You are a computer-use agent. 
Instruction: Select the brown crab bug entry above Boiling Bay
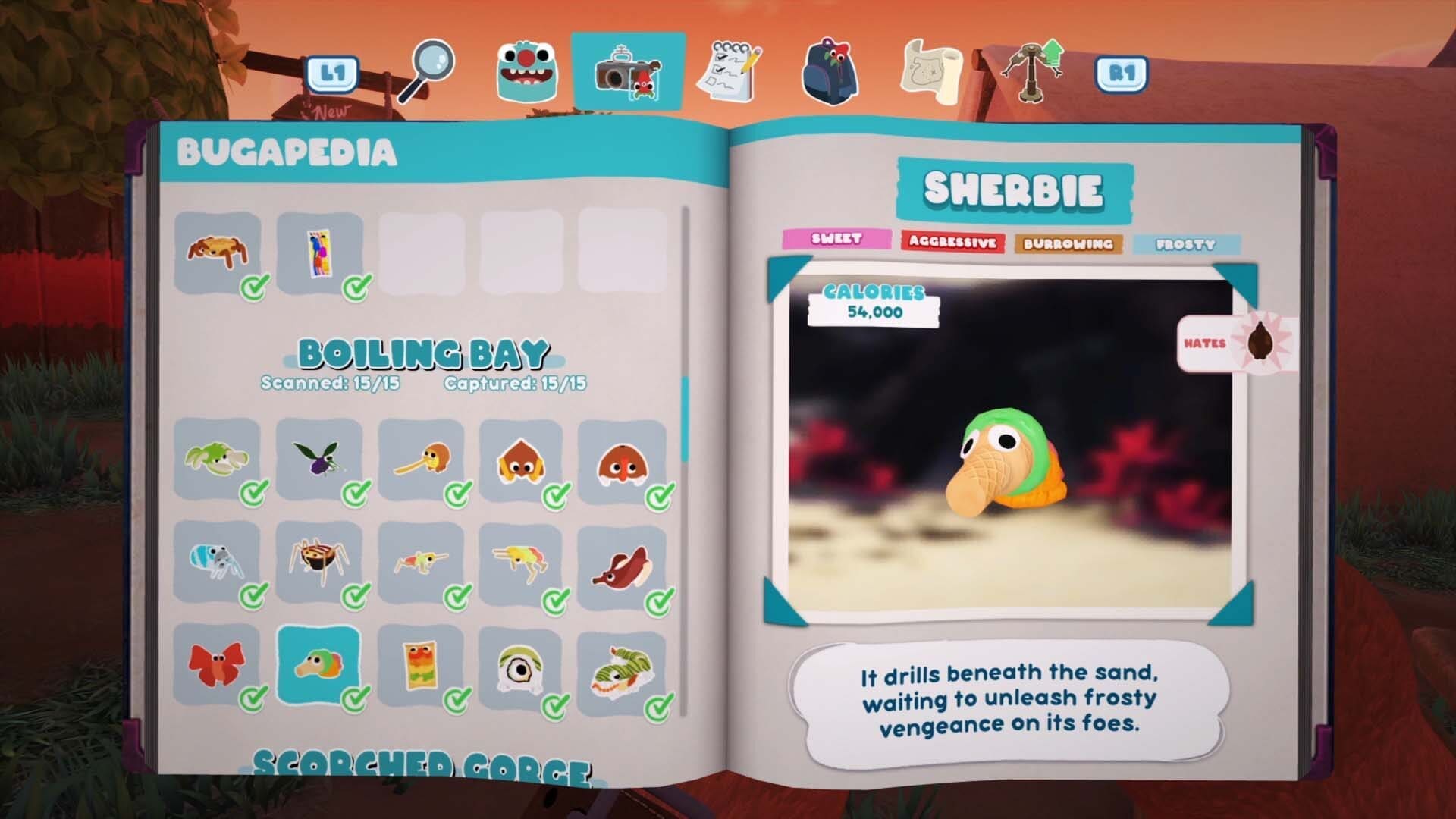(218, 252)
